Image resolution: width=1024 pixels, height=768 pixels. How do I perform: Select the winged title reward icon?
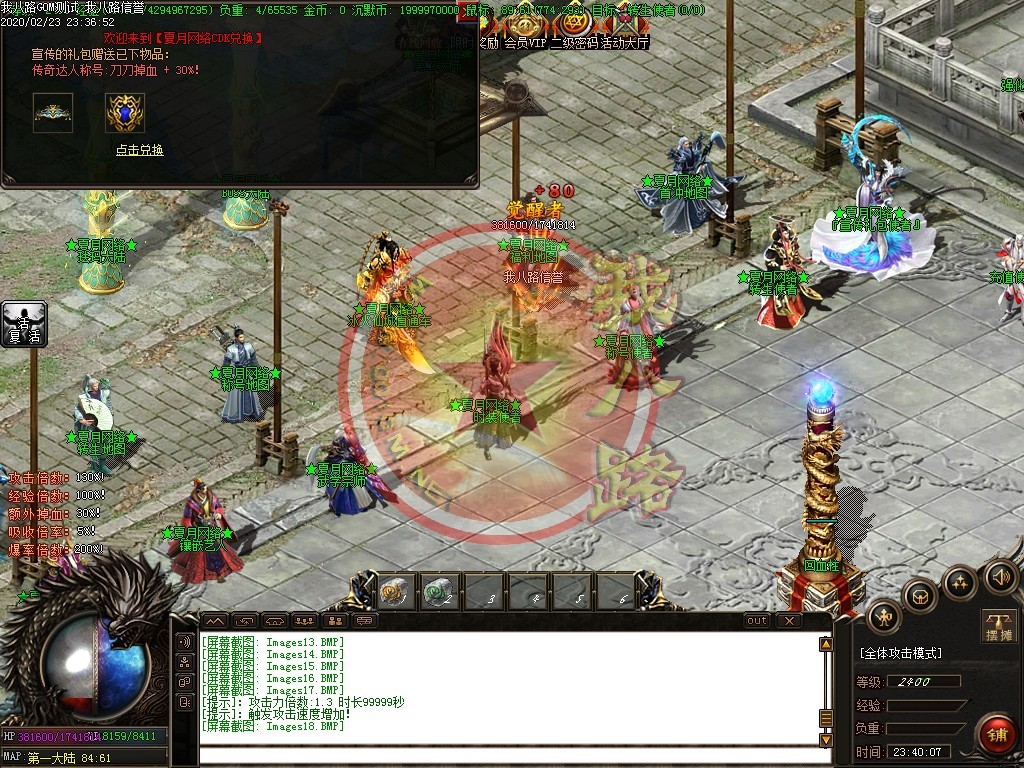(x=53, y=112)
